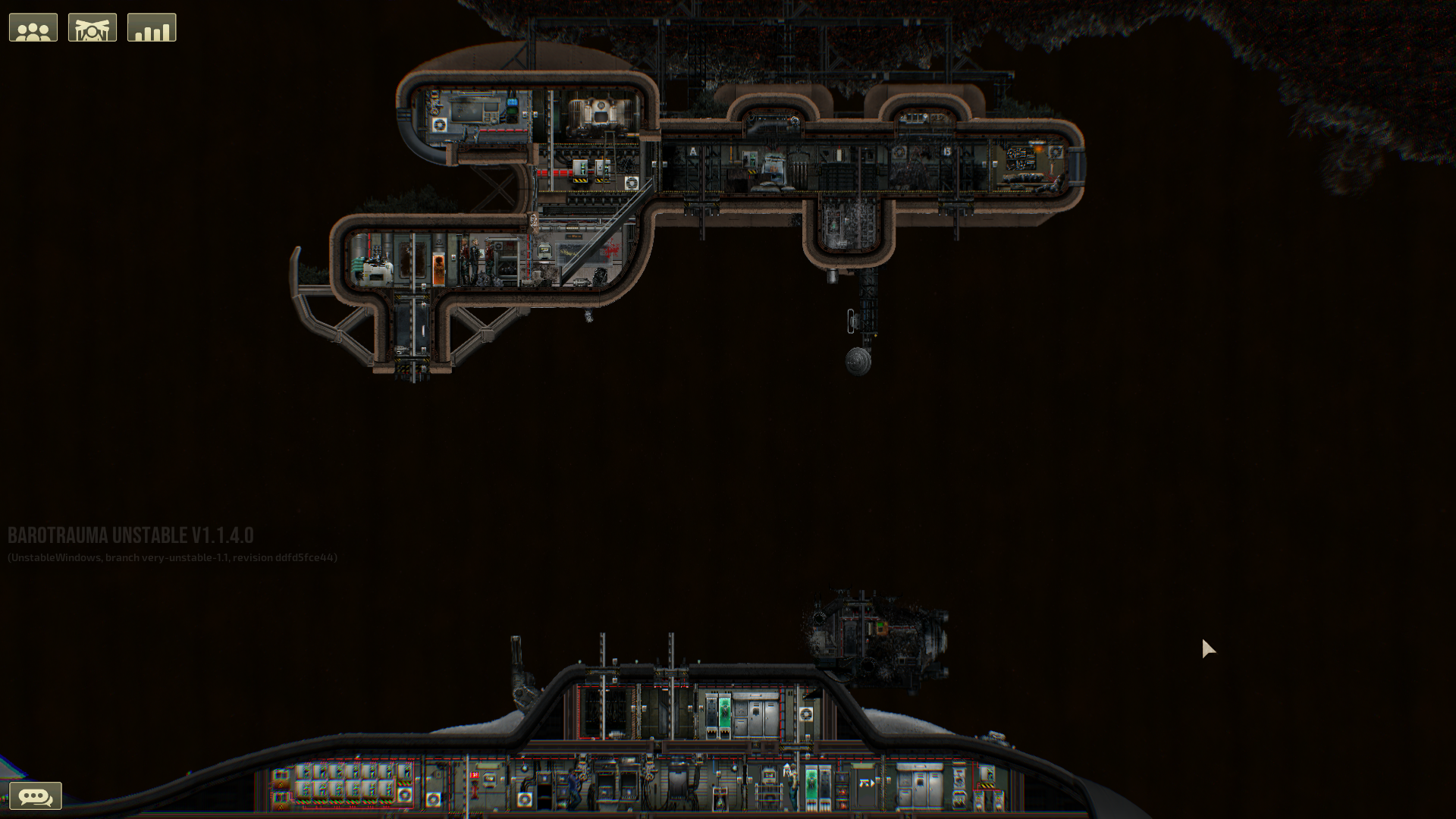1456x819 pixels.
Task: Toggle the chat box speech bubble button
Action: (x=35, y=796)
